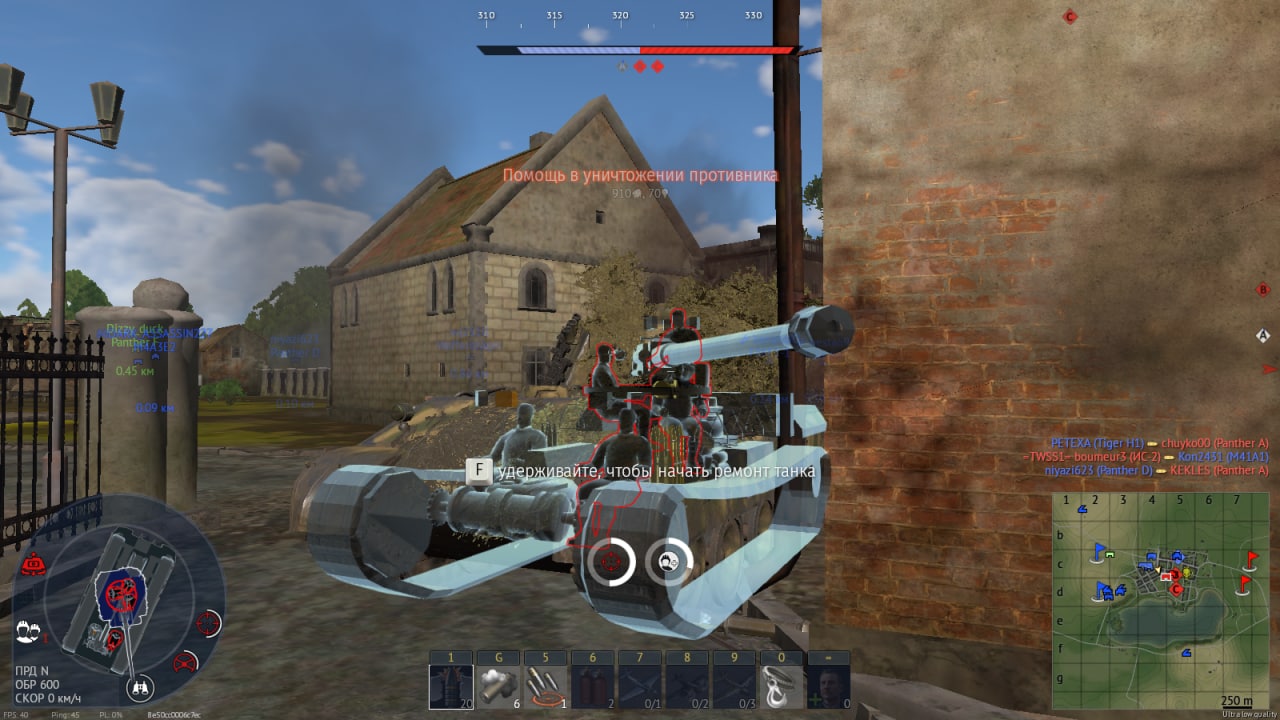Open the tactical minimap
The image size is (1280, 720).
[1159, 600]
